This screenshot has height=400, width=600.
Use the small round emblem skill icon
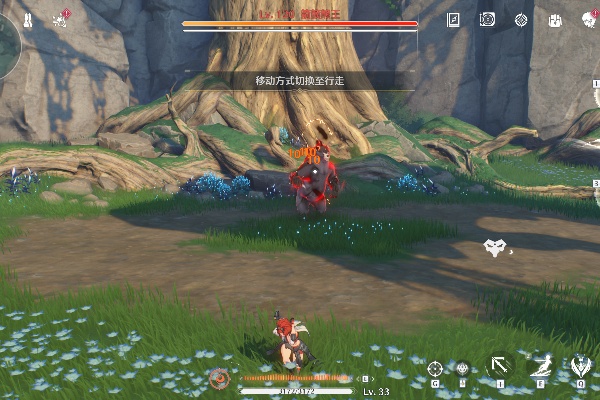pos(462,368)
